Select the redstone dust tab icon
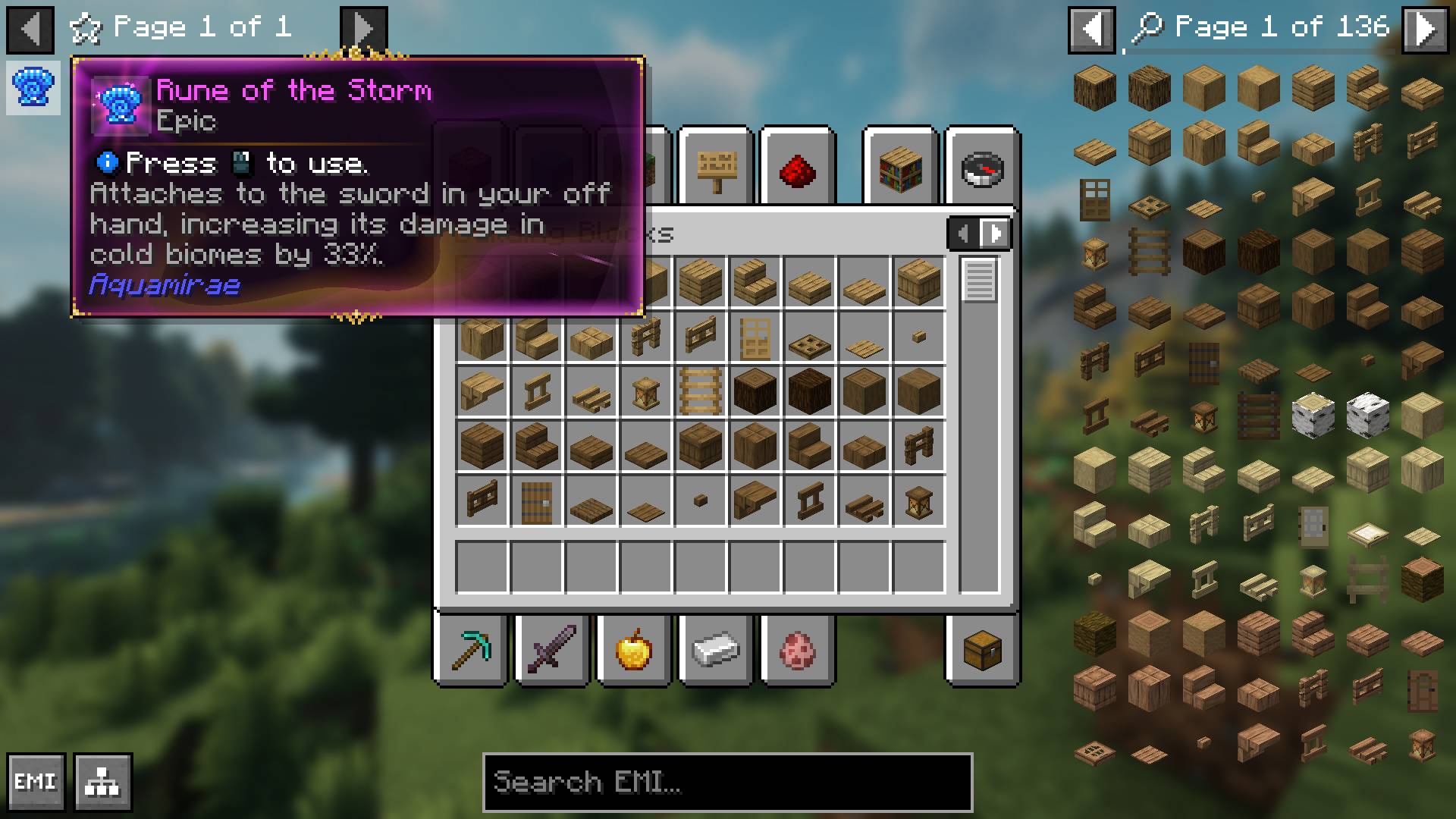This screenshot has width=1456, height=819. [797, 168]
